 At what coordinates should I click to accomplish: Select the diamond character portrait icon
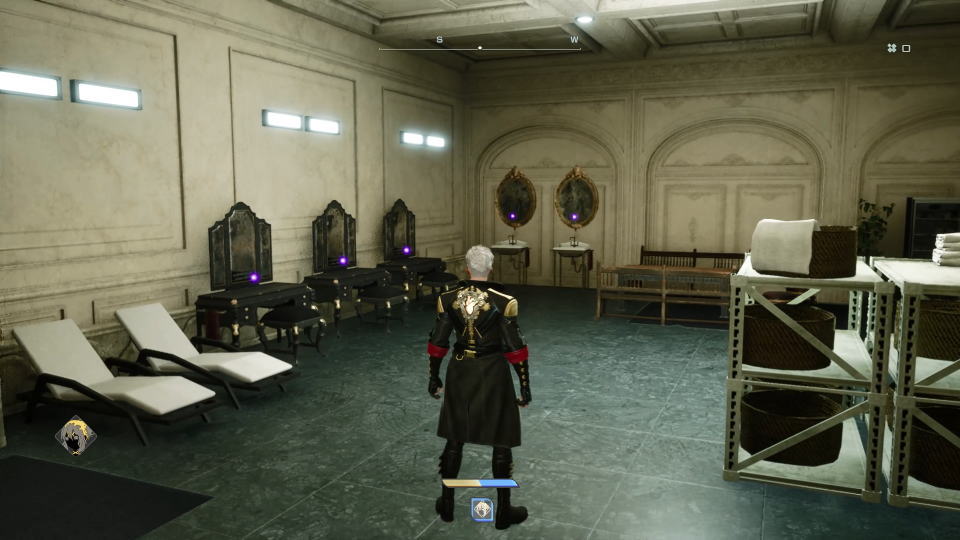(x=76, y=435)
